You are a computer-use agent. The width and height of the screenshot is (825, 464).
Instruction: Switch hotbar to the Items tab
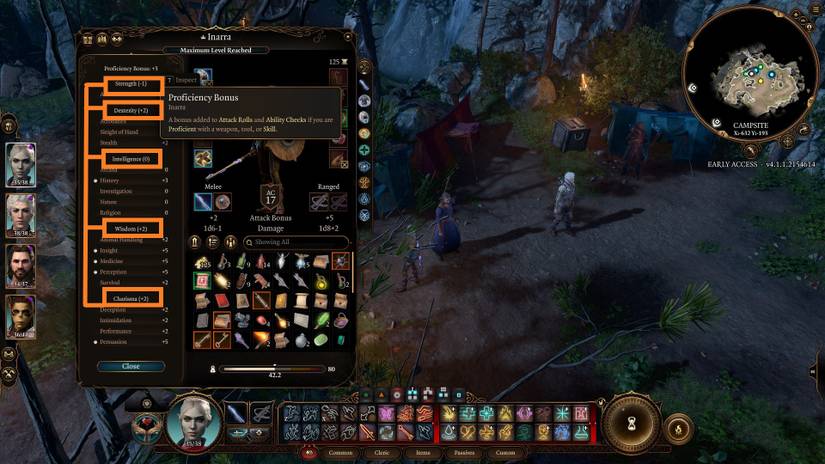point(424,452)
